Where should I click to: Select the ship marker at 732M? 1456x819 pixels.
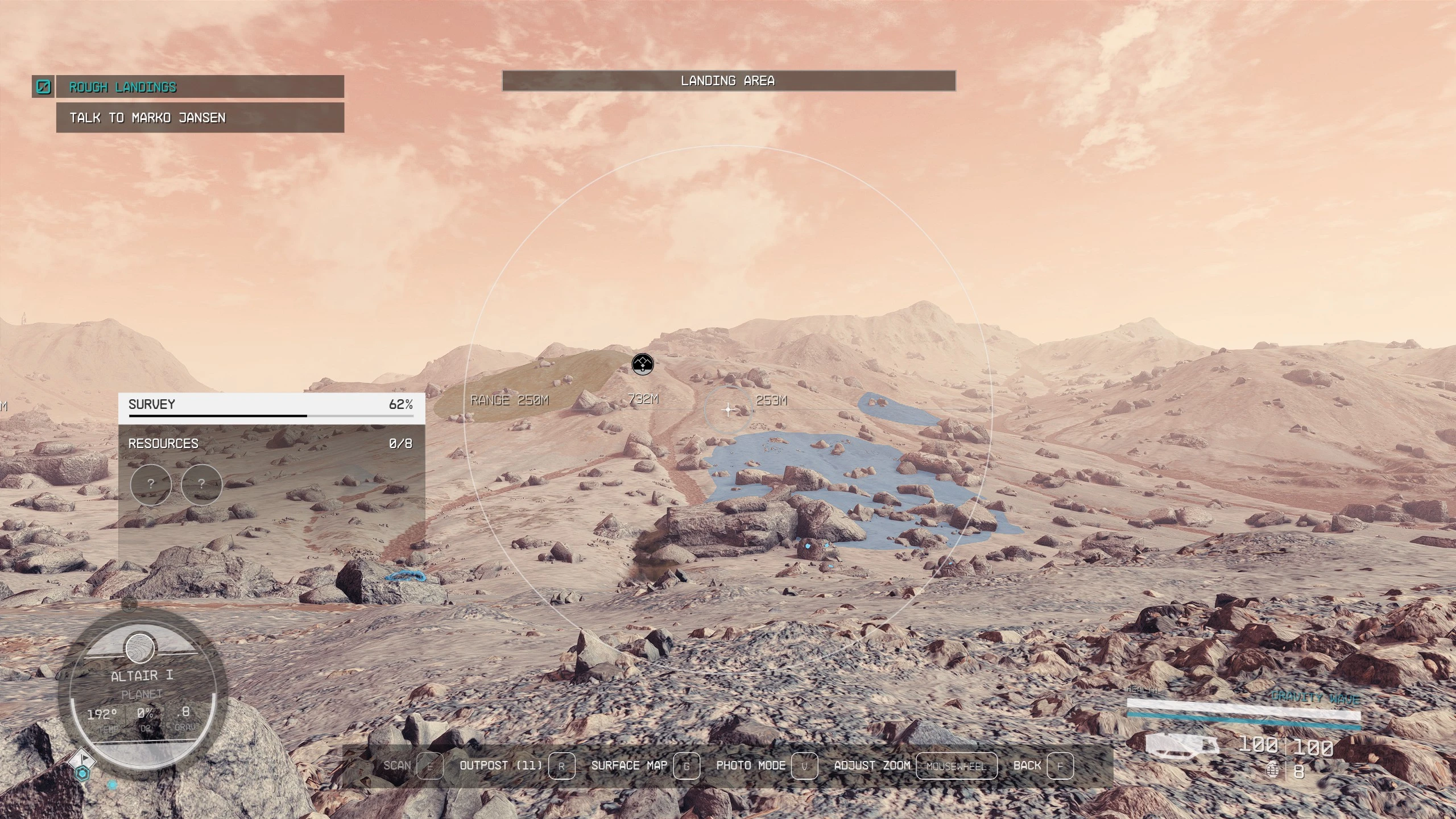point(643,363)
